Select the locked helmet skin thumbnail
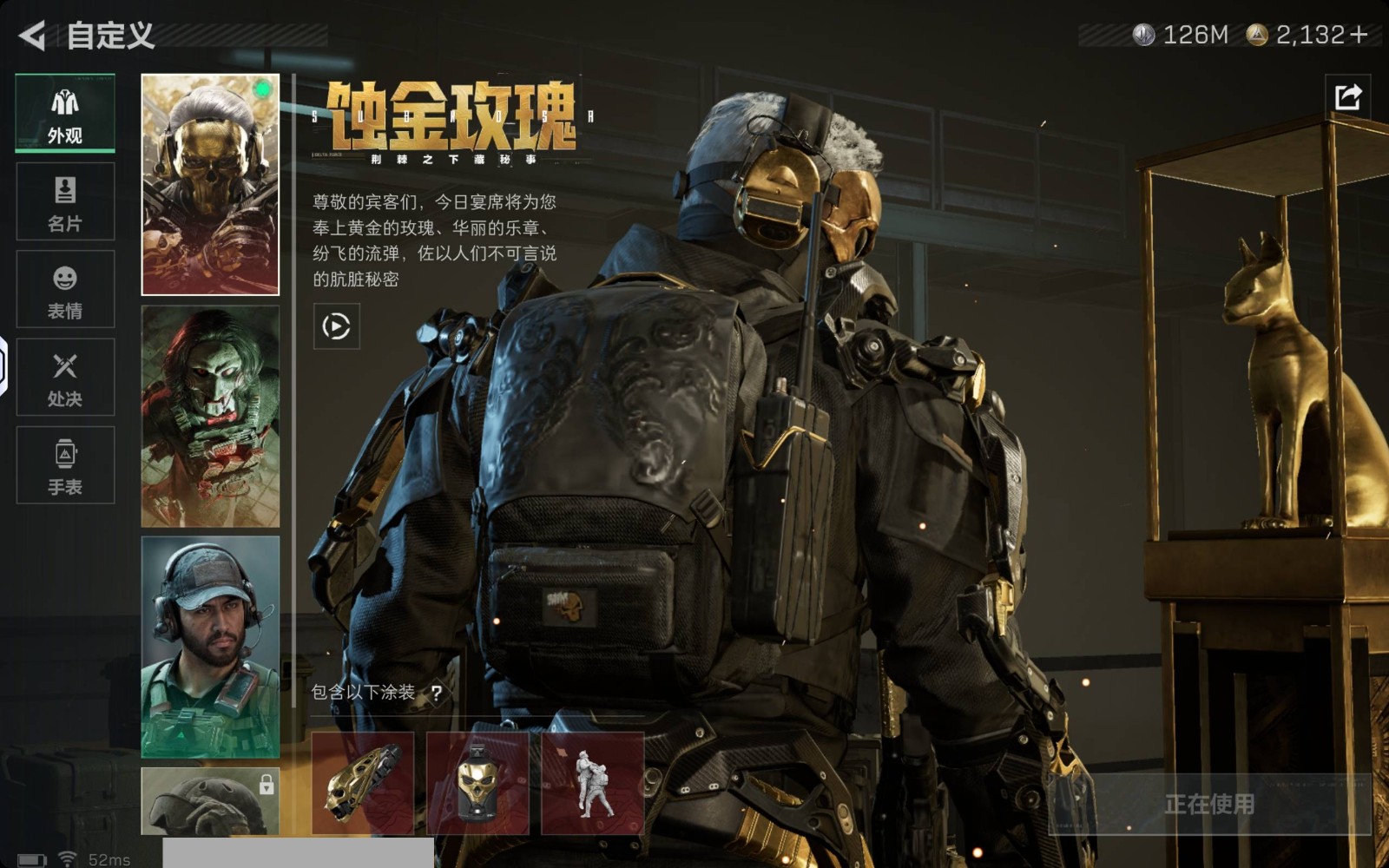The height and width of the screenshot is (868, 1389). pyautogui.click(x=210, y=801)
